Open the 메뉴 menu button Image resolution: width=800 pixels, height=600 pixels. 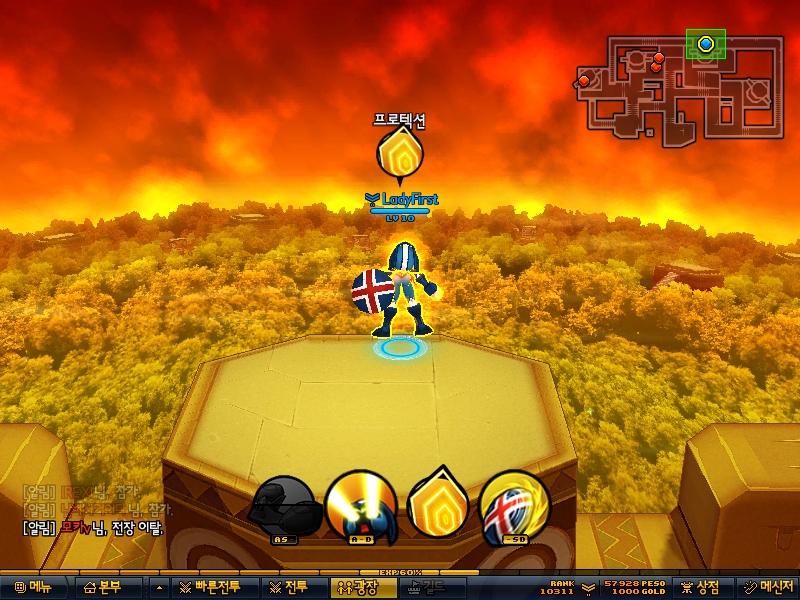coord(34,587)
